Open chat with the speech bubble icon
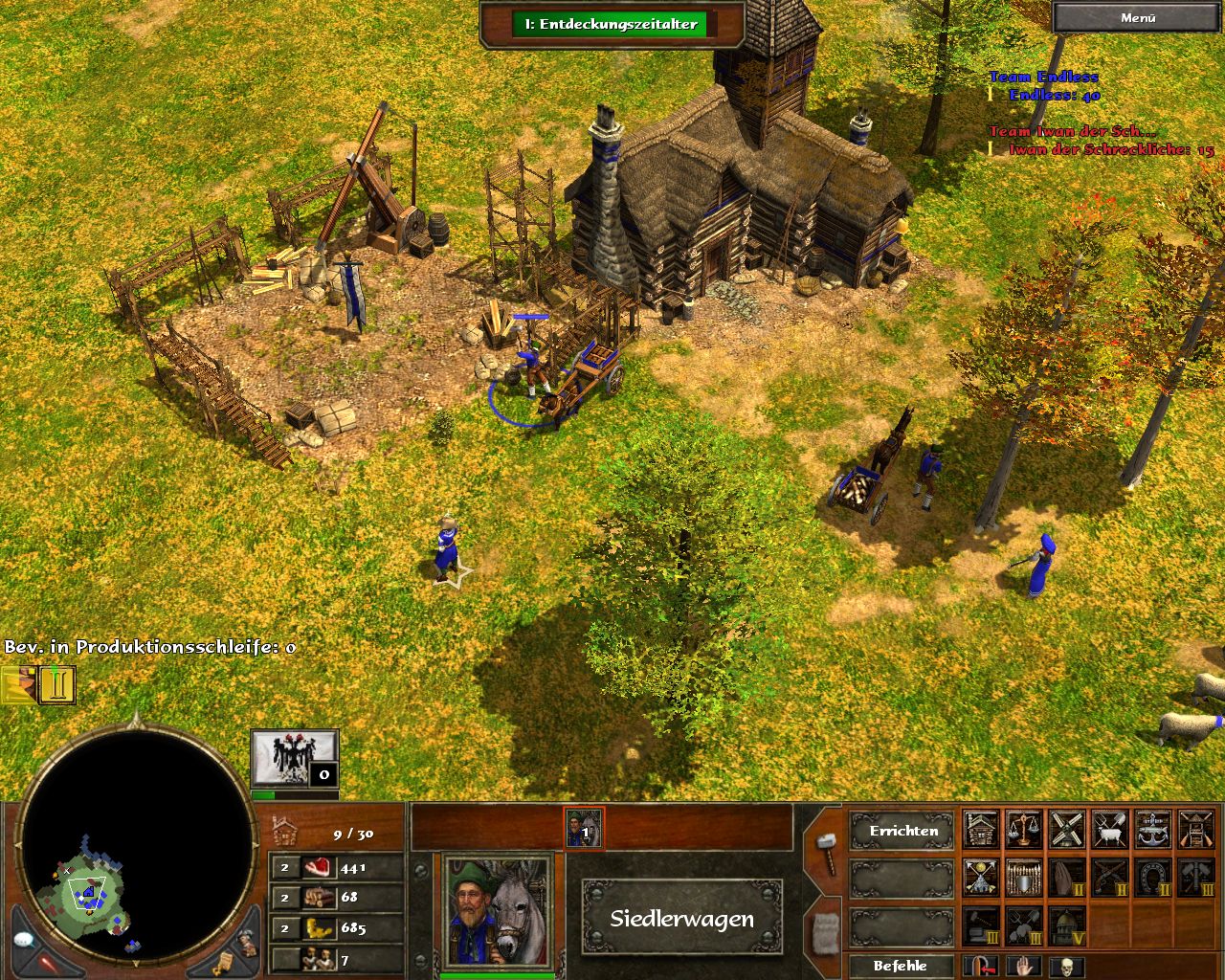 point(25,941)
